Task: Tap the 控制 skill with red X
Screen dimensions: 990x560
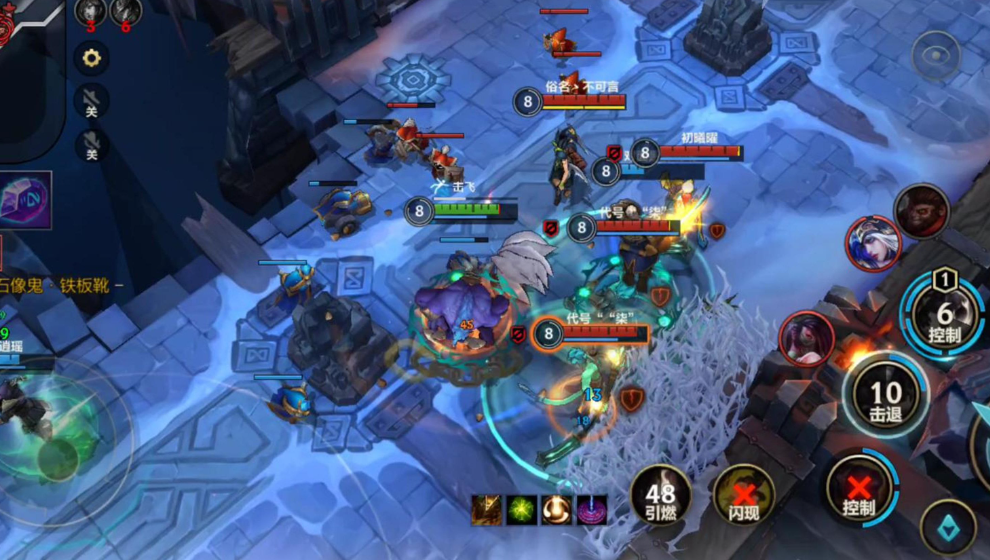Action: coord(858,491)
